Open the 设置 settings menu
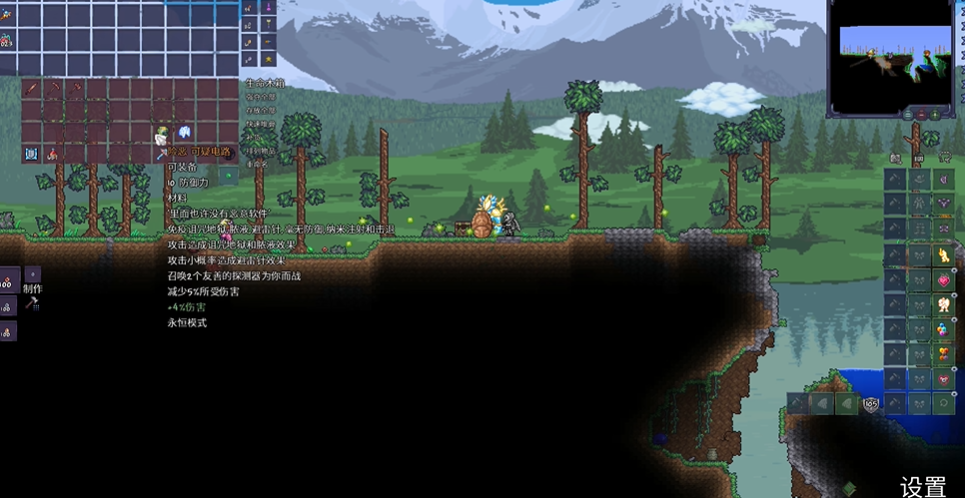This screenshot has width=965, height=498. click(x=923, y=486)
